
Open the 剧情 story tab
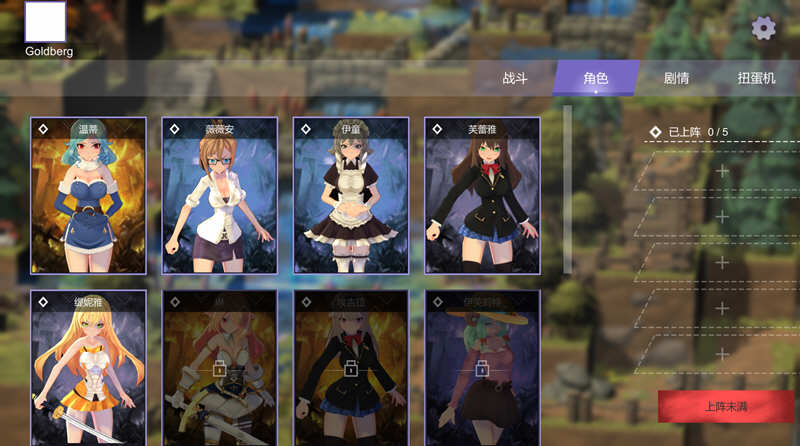coord(677,78)
